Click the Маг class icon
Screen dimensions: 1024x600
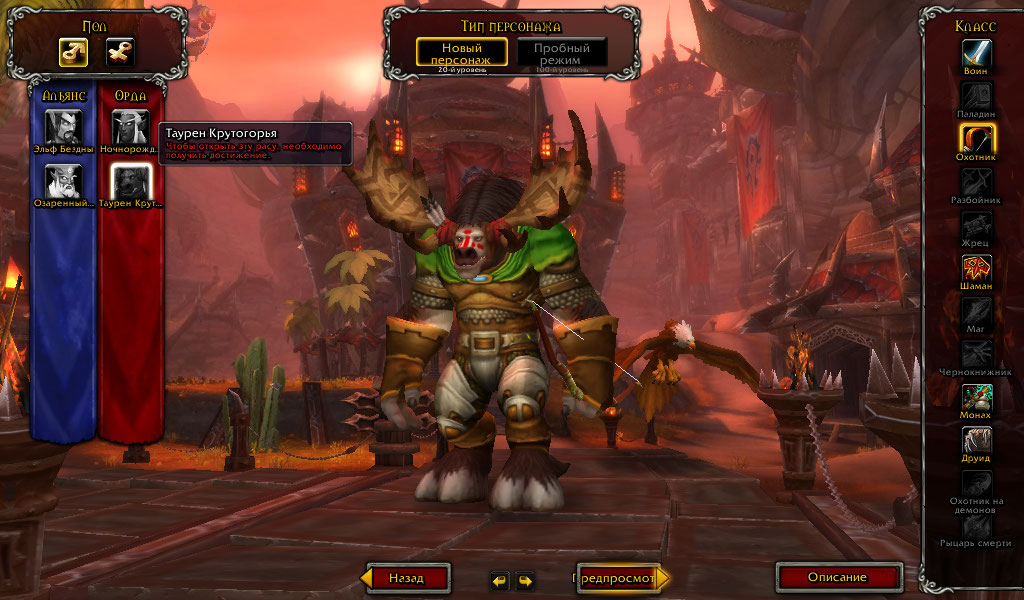click(977, 311)
